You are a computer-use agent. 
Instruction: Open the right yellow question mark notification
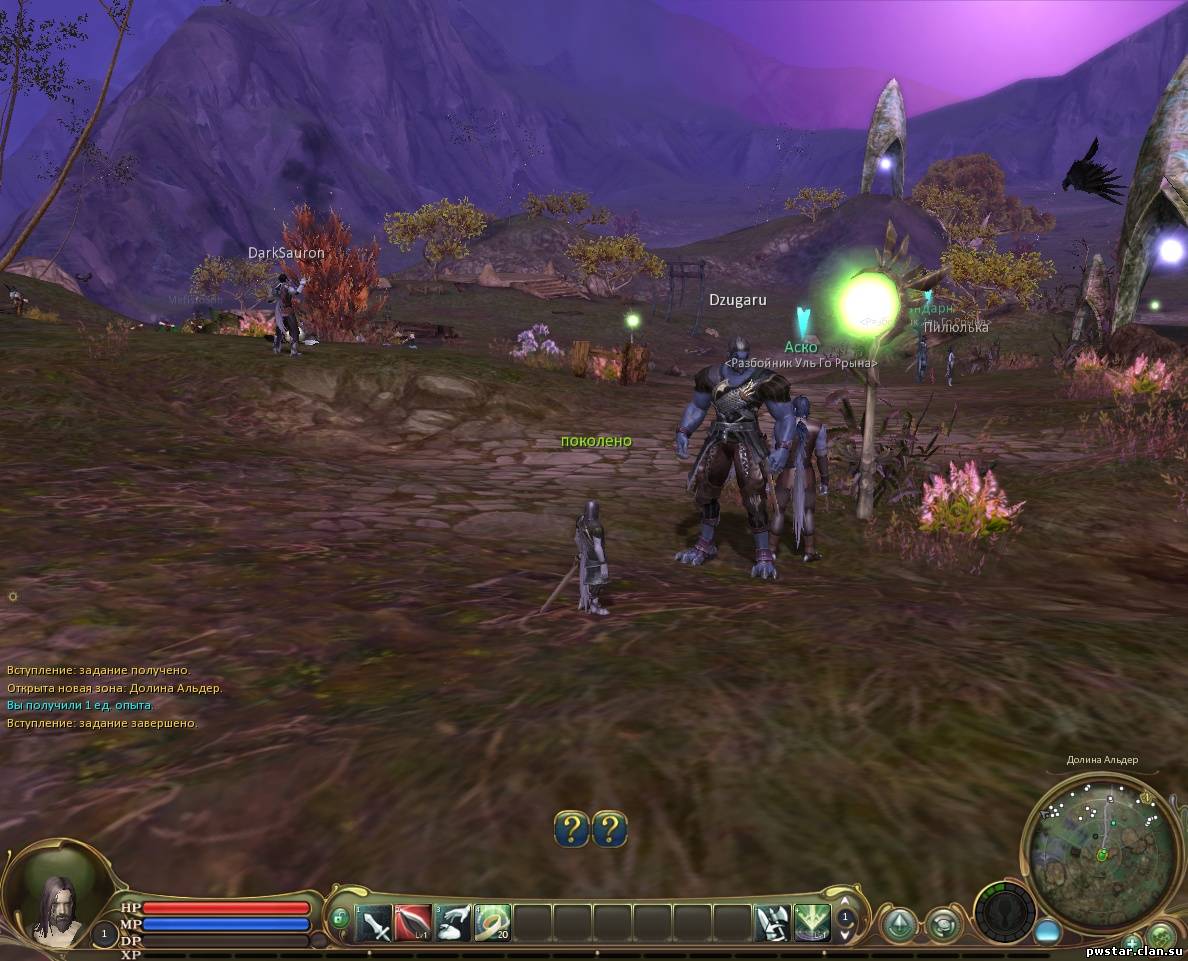(x=610, y=829)
